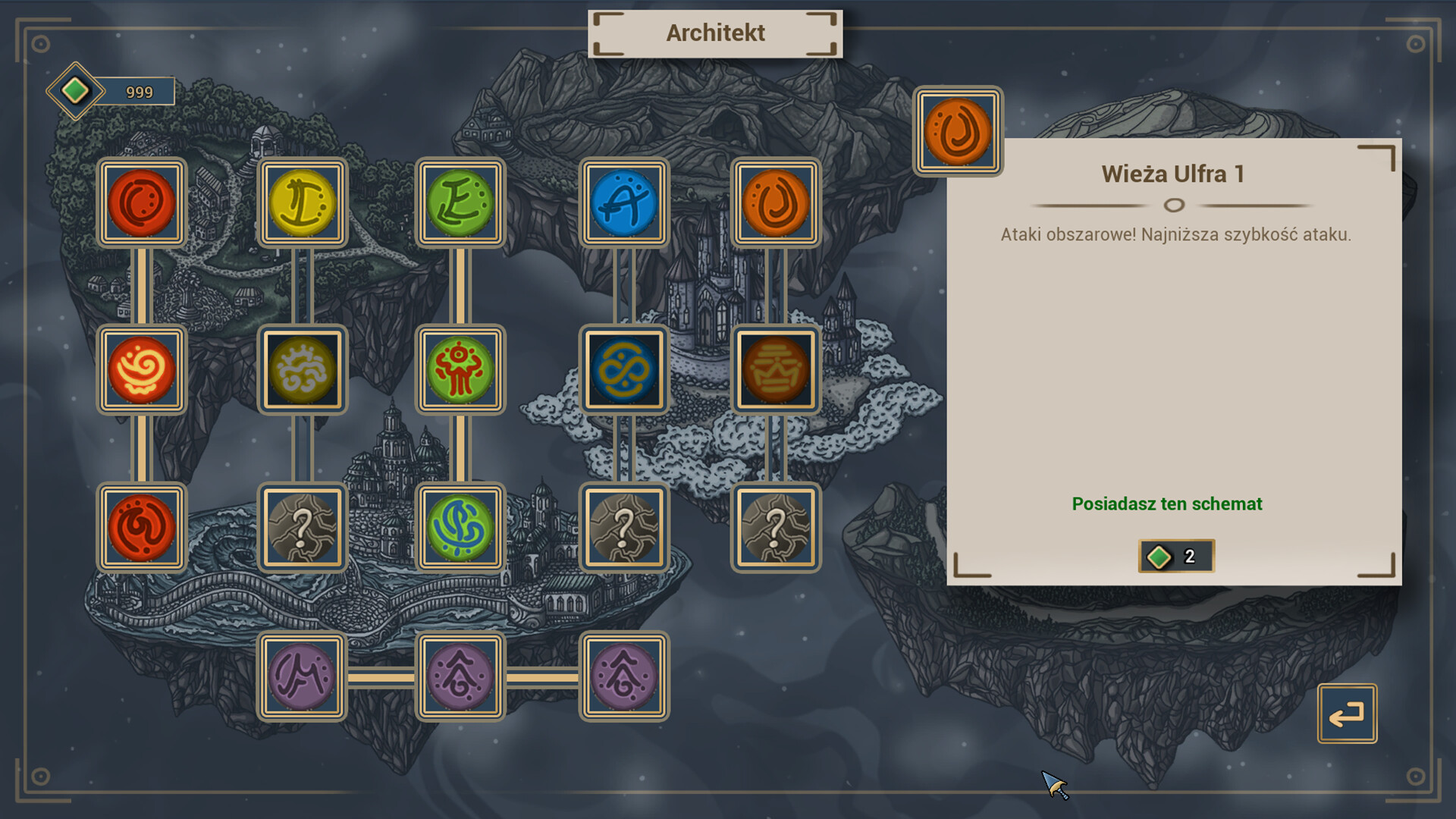The height and width of the screenshot is (819, 1456).
Task: Open the purple M-shaped rune at the bottom
Action: click(301, 679)
